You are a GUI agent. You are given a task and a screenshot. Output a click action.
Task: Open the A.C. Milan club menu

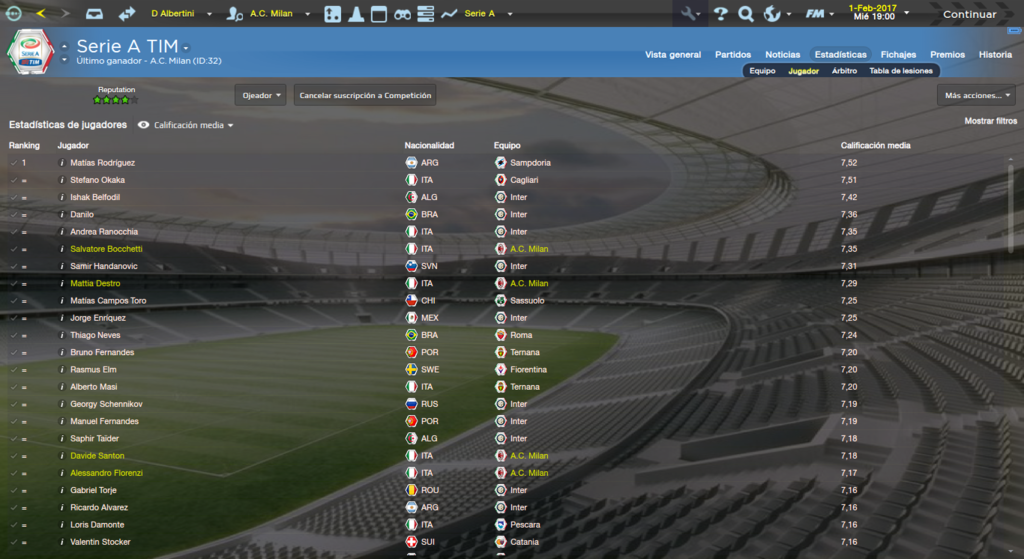coord(271,14)
